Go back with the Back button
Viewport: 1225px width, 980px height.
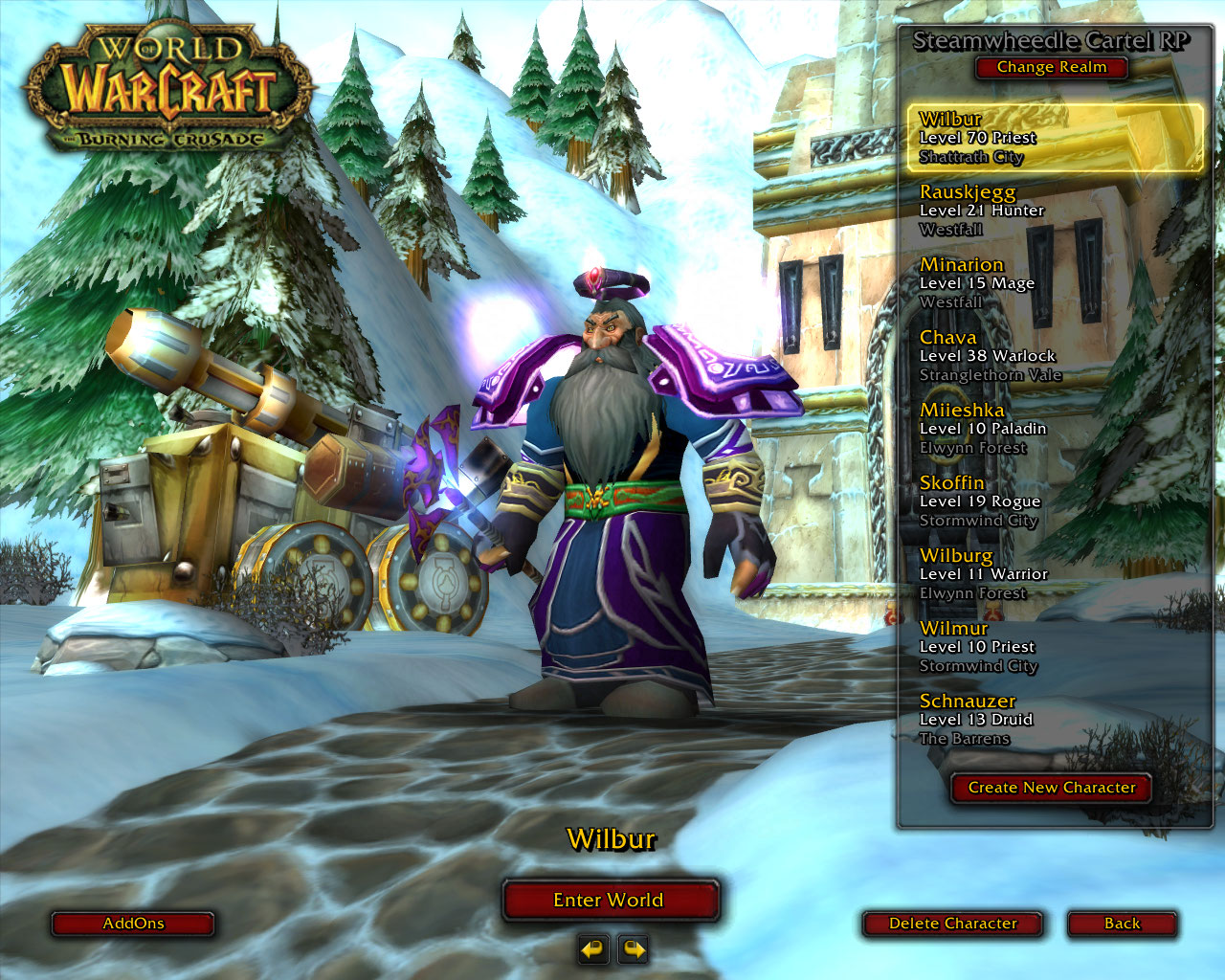point(1122,924)
